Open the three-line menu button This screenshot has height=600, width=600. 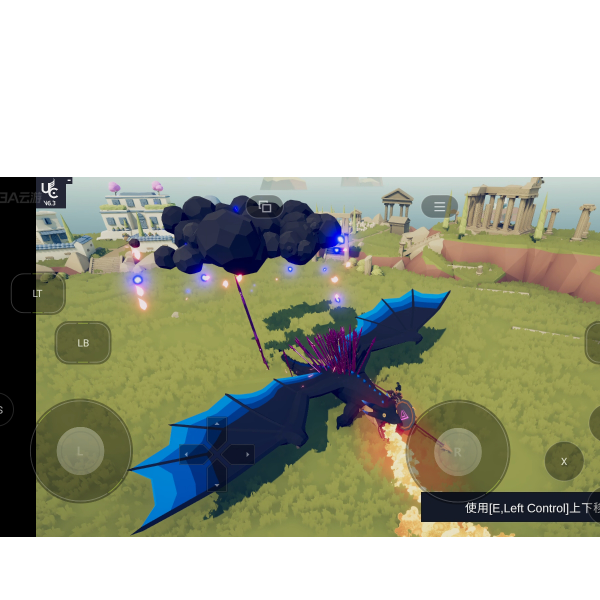[439, 207]
